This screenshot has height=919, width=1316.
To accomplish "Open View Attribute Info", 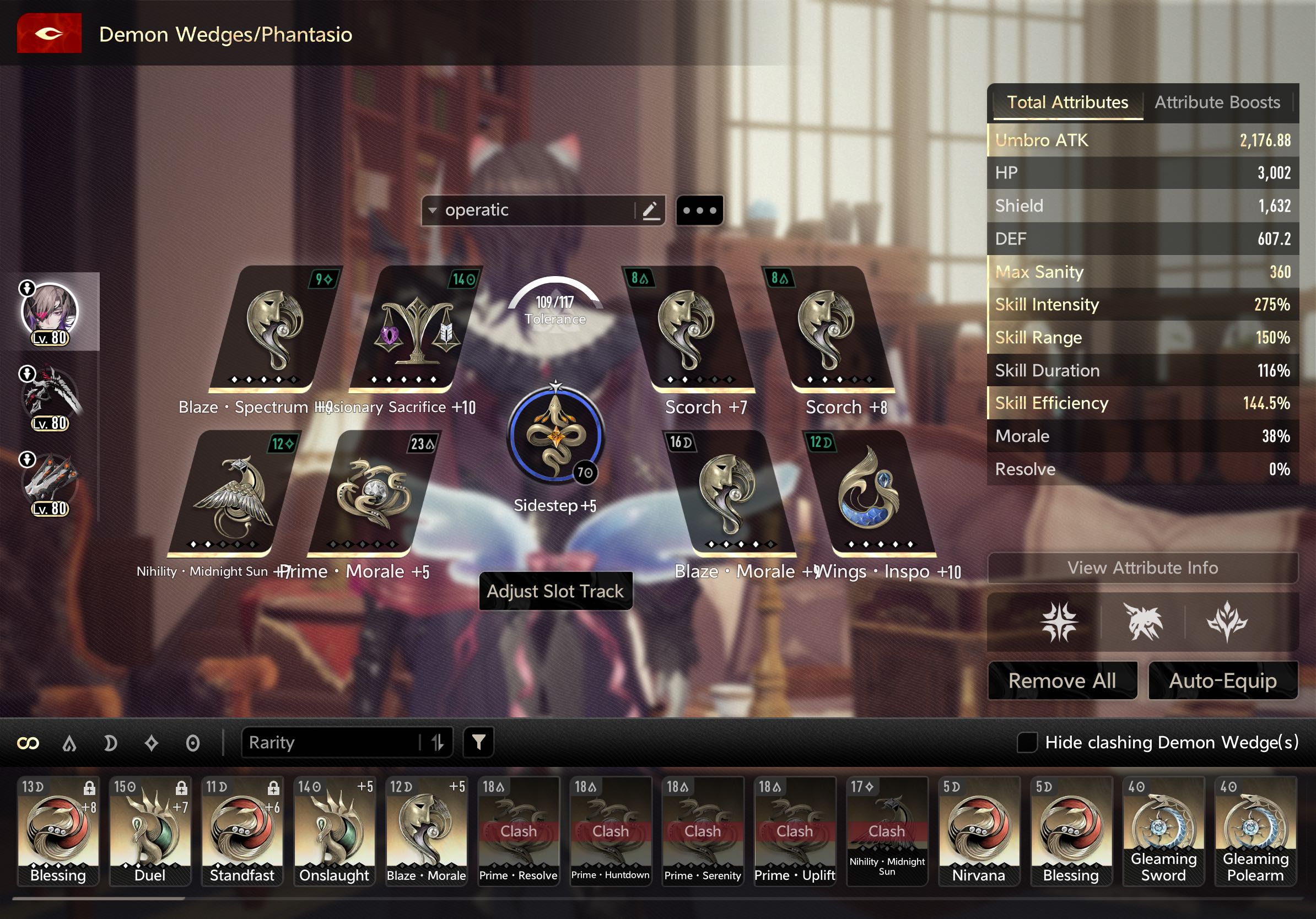I will click(1142, 568).
